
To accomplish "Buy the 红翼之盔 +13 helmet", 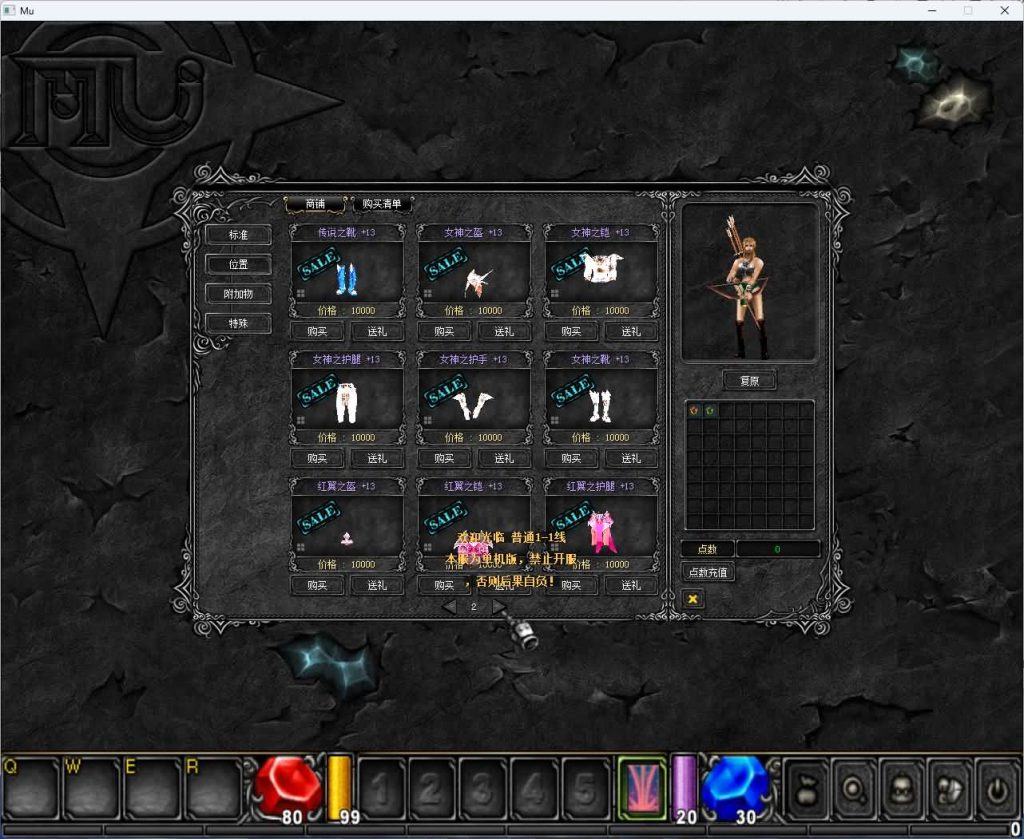I will coord(317,585).
